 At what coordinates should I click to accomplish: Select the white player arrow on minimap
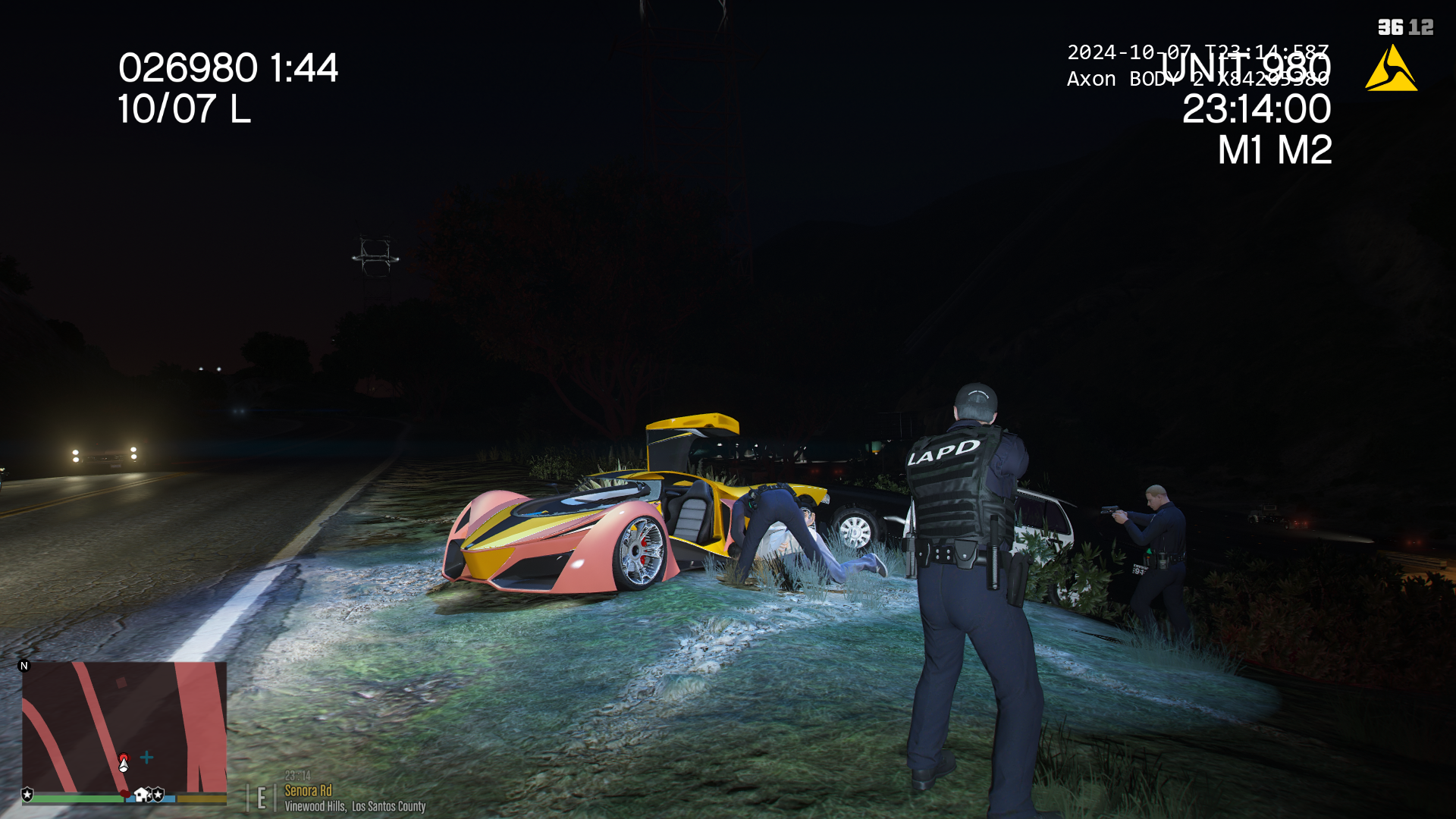(124, 764)
